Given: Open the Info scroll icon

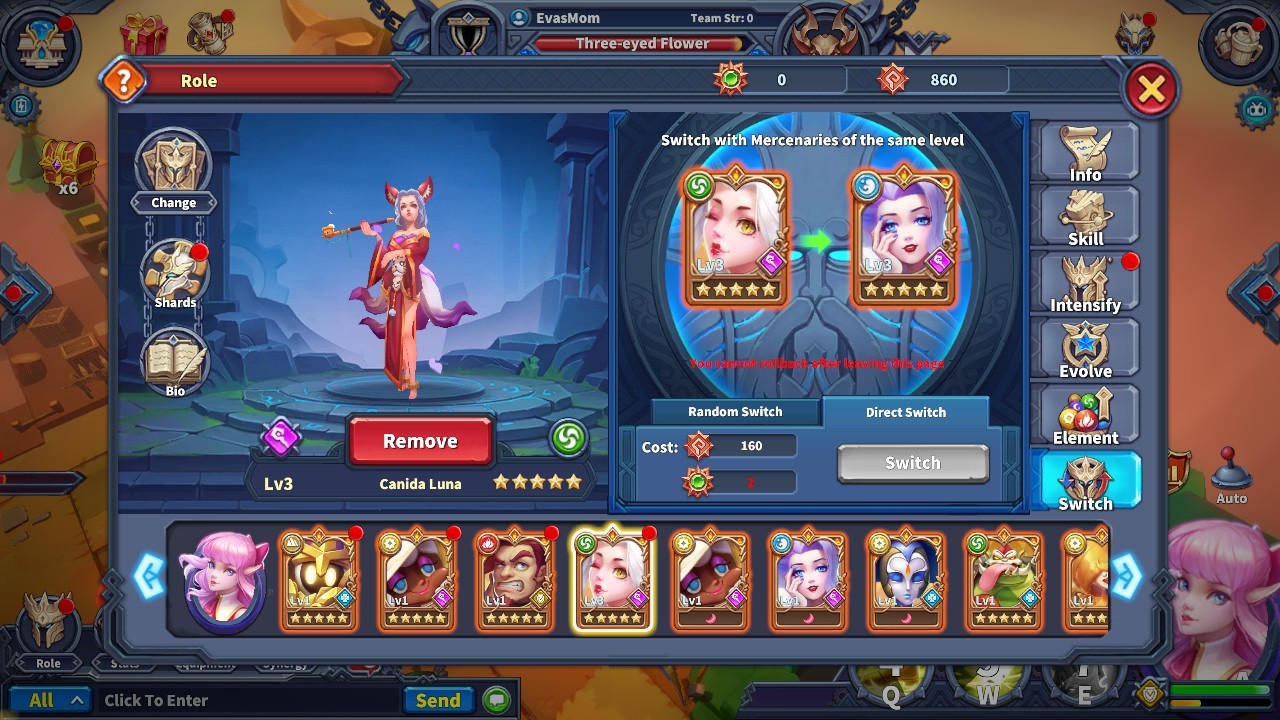Looking at the screenshot, I should pos(1087,150).
